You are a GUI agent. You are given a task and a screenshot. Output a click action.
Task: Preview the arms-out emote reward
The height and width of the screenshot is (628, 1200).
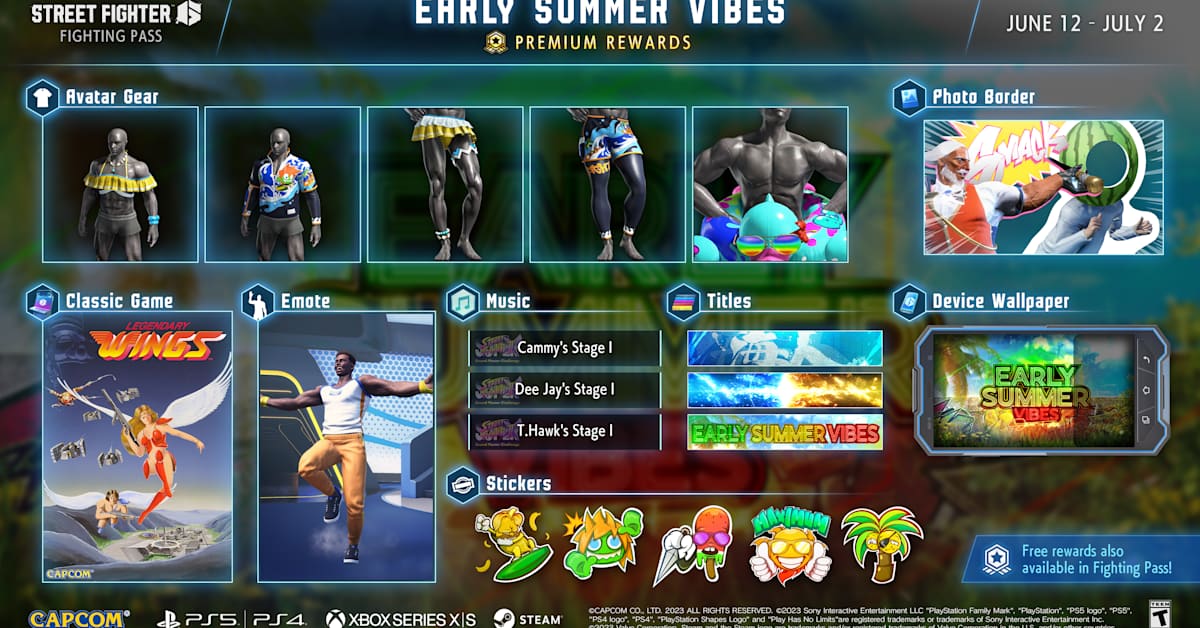click(x=347, y=447)
